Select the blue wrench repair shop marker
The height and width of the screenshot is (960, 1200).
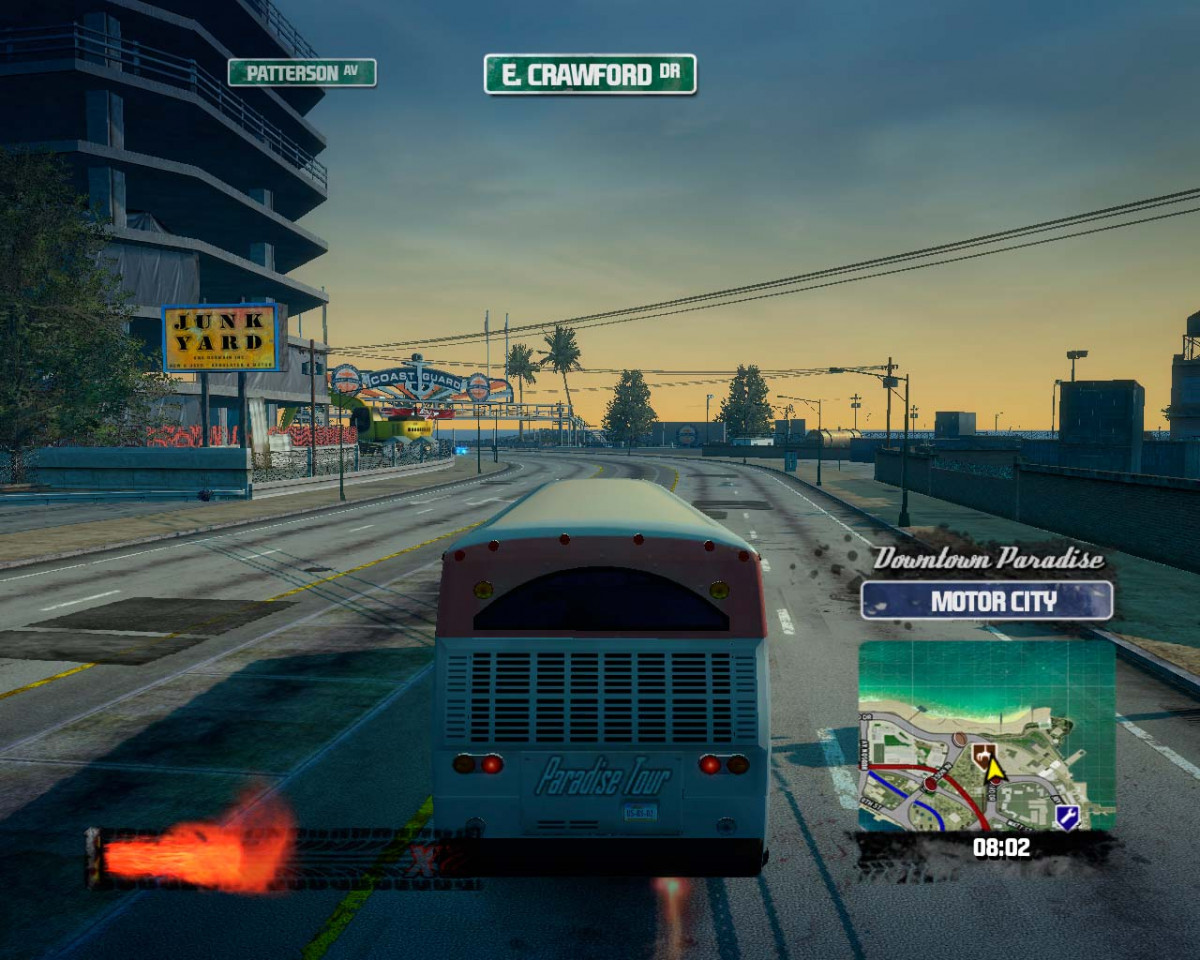tap(1067, 816)
